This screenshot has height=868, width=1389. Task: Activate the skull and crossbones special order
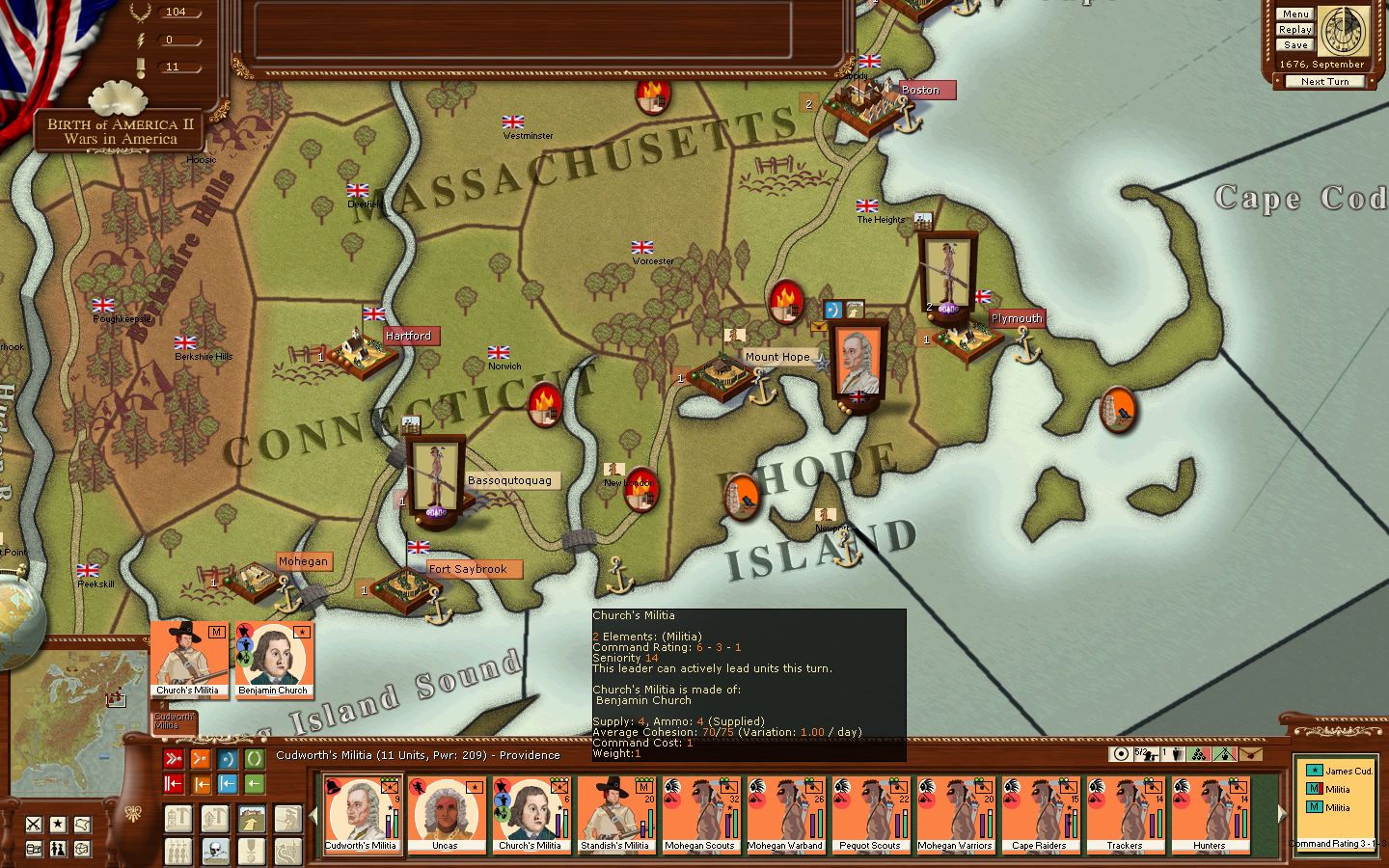215,851
